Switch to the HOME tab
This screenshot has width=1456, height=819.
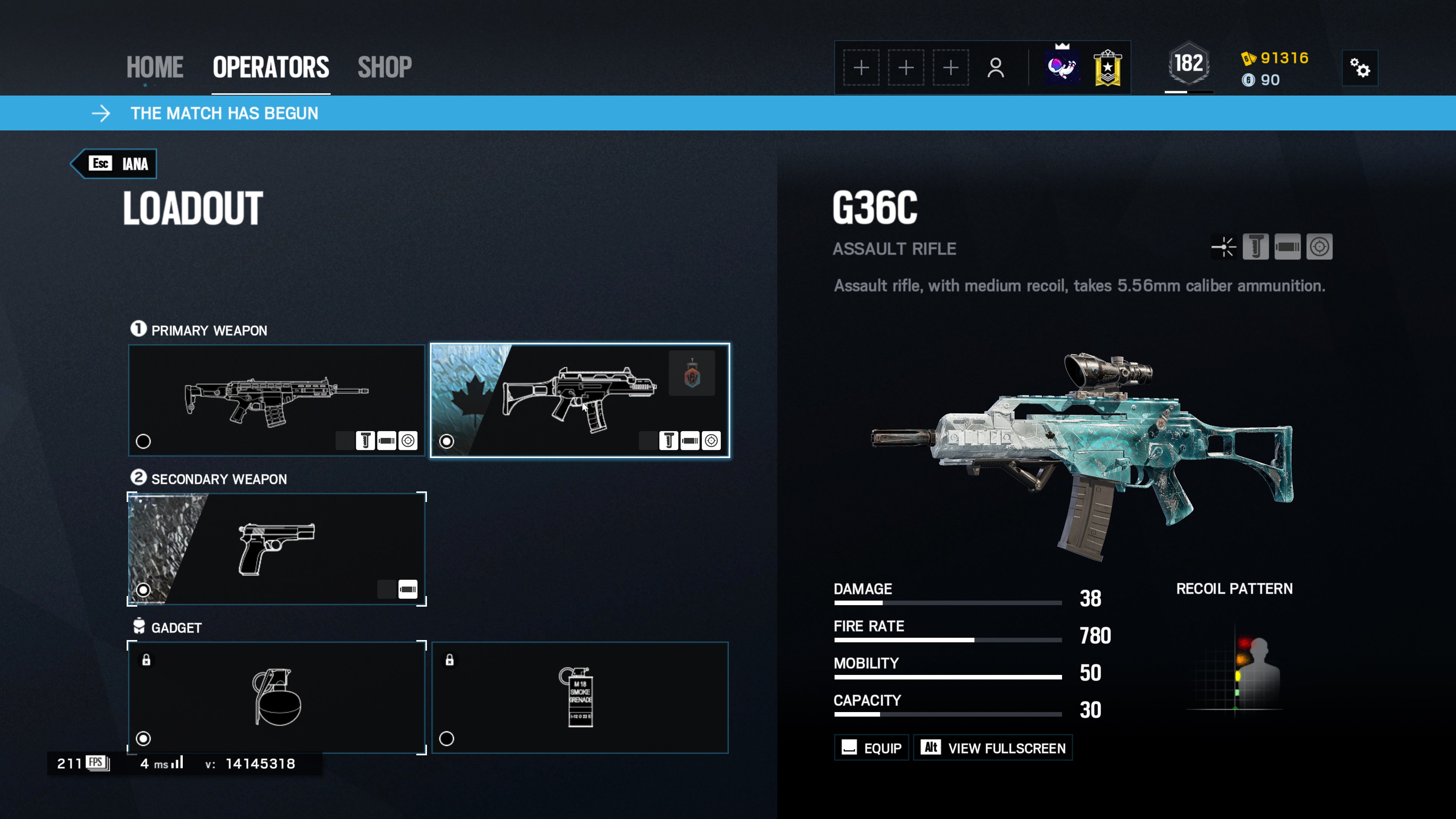point(154,67)
